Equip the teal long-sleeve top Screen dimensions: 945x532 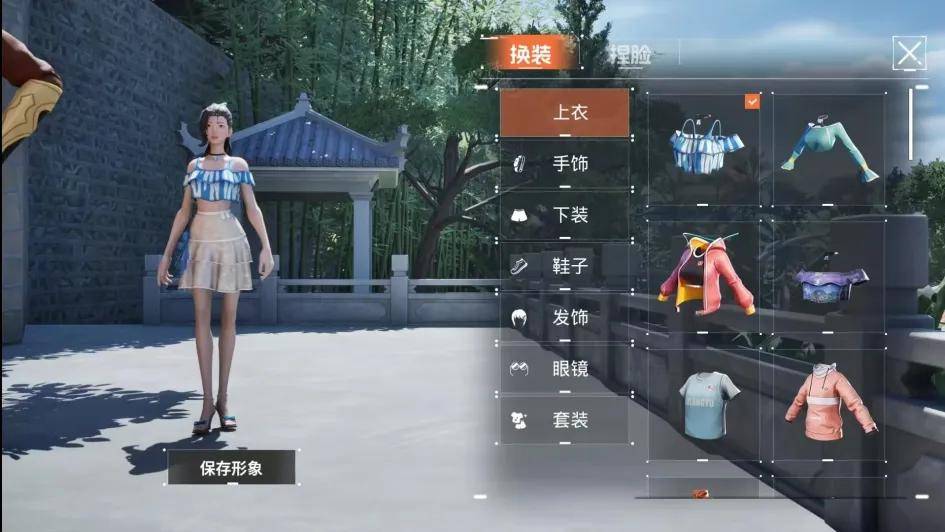[x=830, y=148]
